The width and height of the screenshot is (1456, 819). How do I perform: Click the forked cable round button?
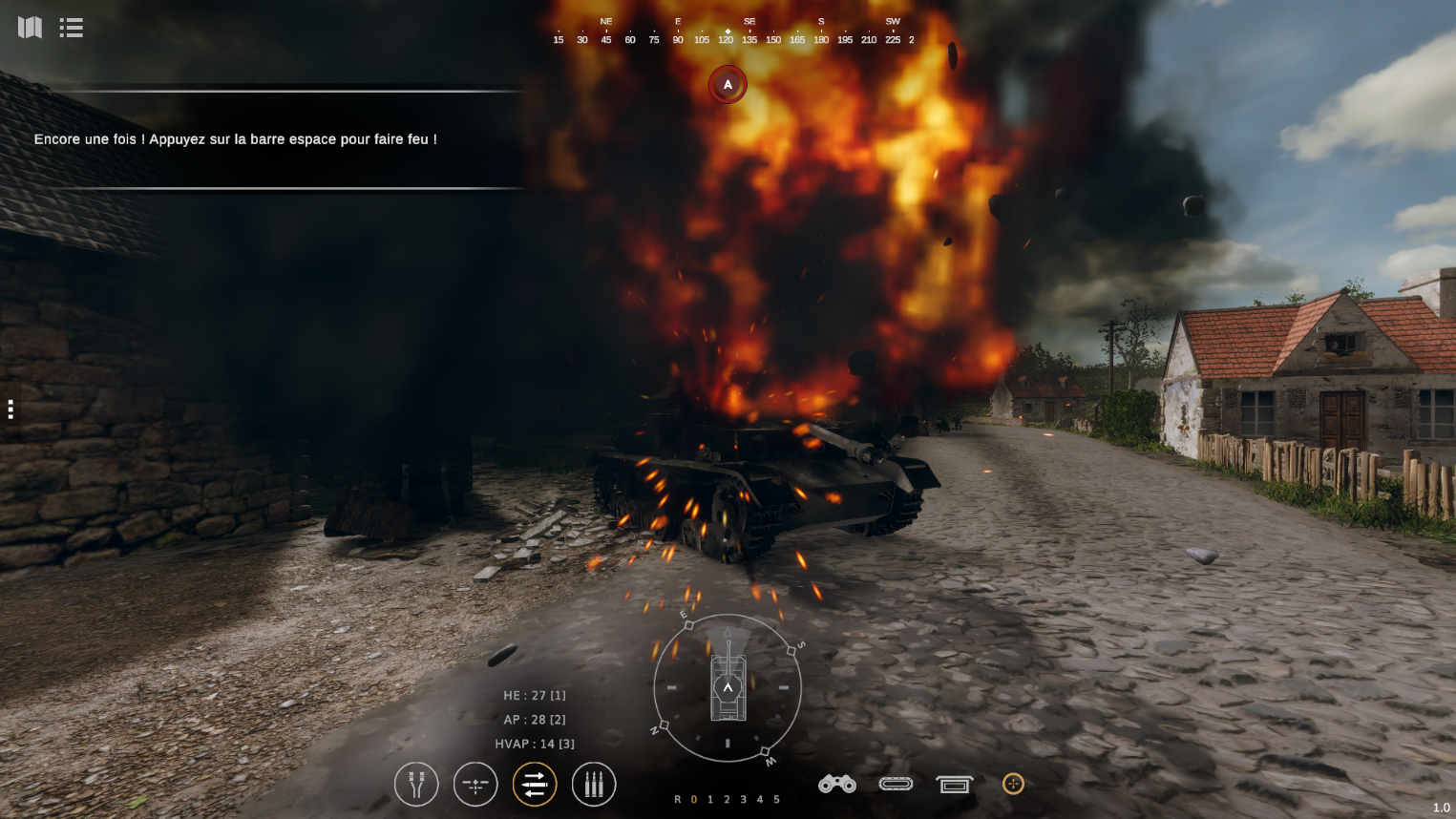[x=416, y=785]
